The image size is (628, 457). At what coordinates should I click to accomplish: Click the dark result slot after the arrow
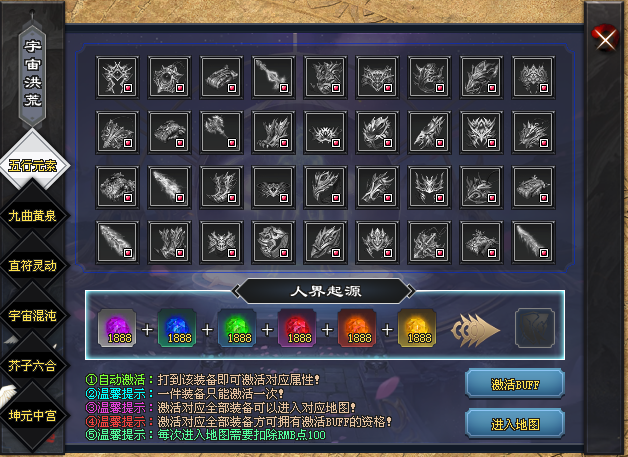[x=533, y=328]
